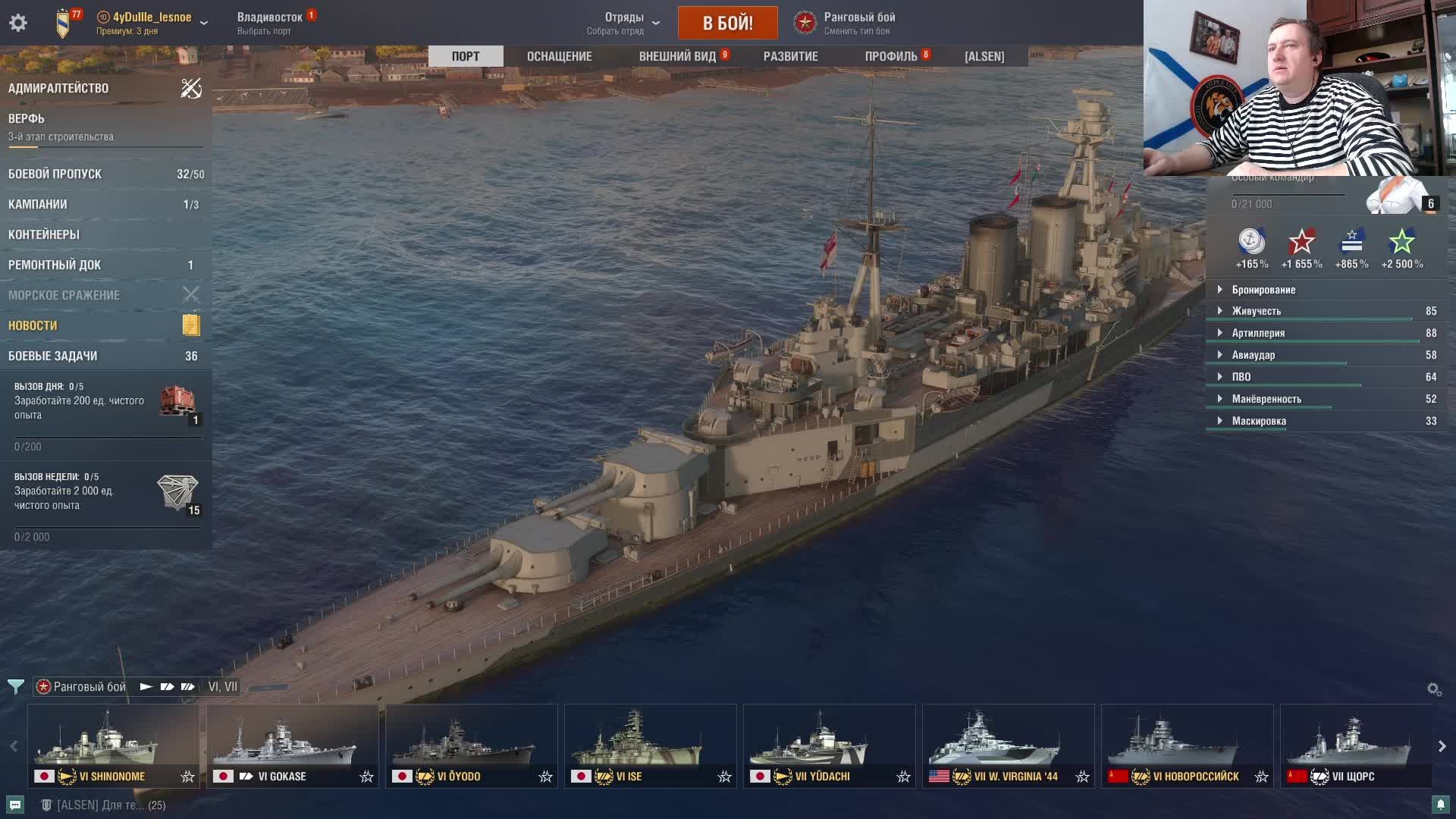1456x819 pixels.
Task: Open the ВНЕШНИЙ ВИД tab
Action: 677,56
